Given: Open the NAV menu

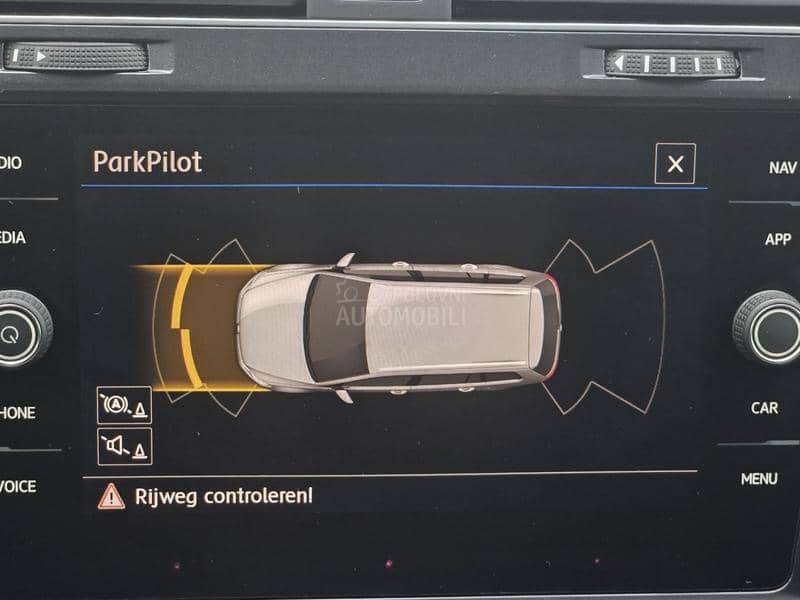Looking at the screenshot, I should click(x=781, y=168).
